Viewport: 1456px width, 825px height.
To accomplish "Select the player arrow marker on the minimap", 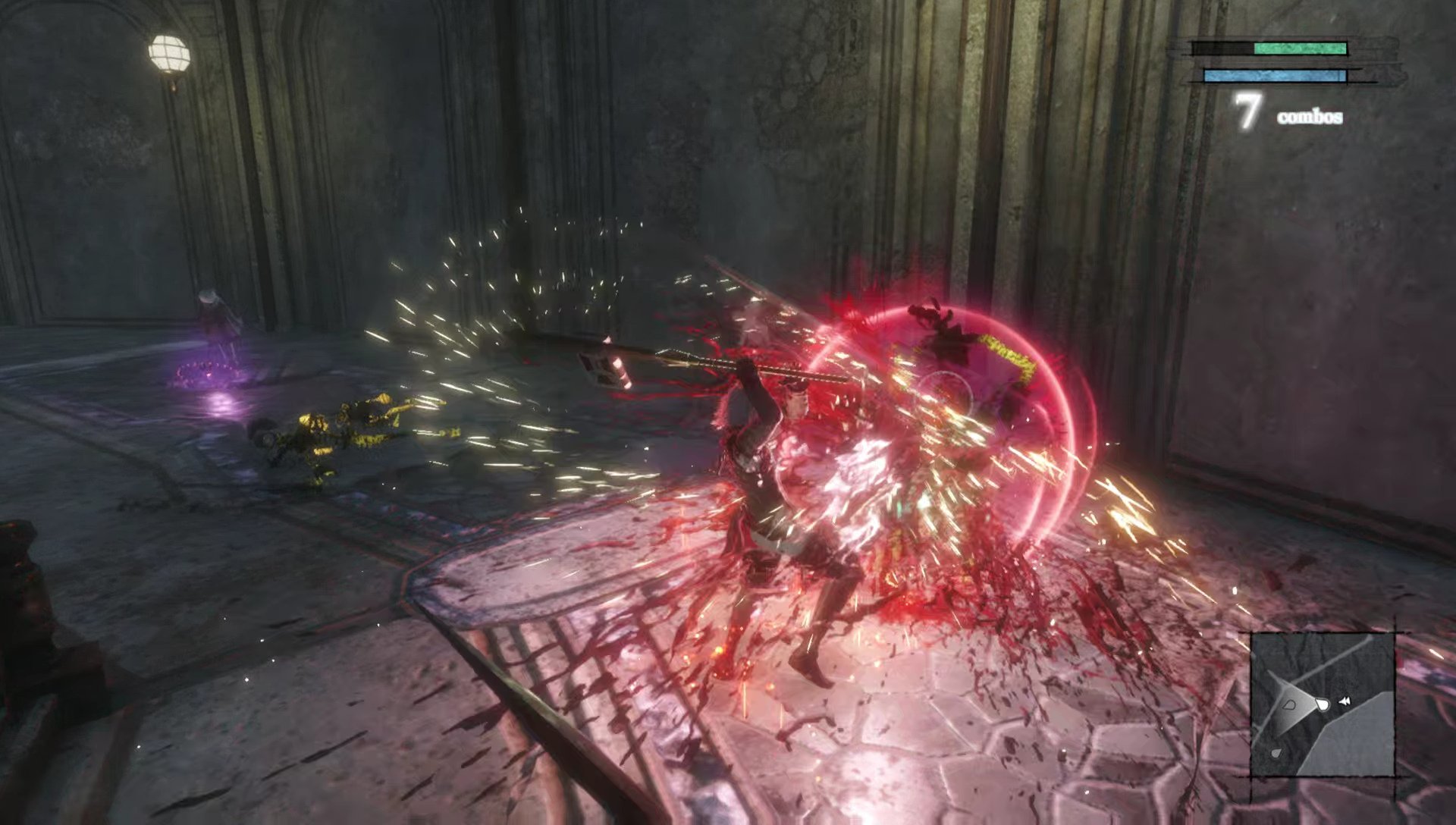I will (x=1323, y=704).
